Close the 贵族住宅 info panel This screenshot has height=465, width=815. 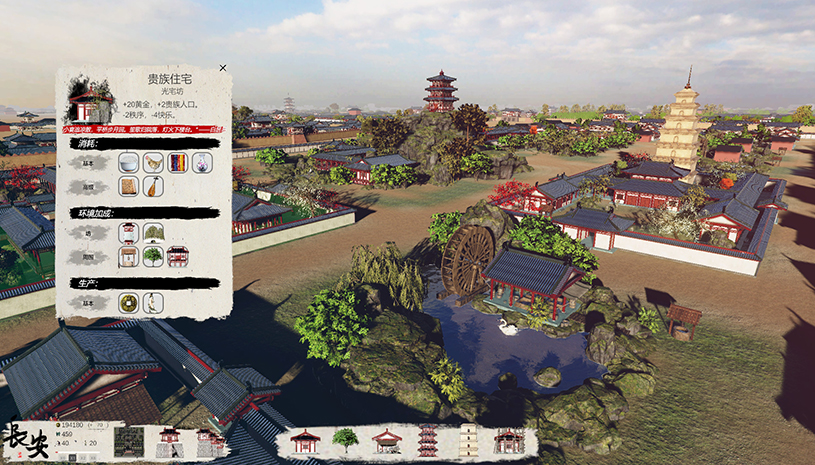(x=222, y=68)
